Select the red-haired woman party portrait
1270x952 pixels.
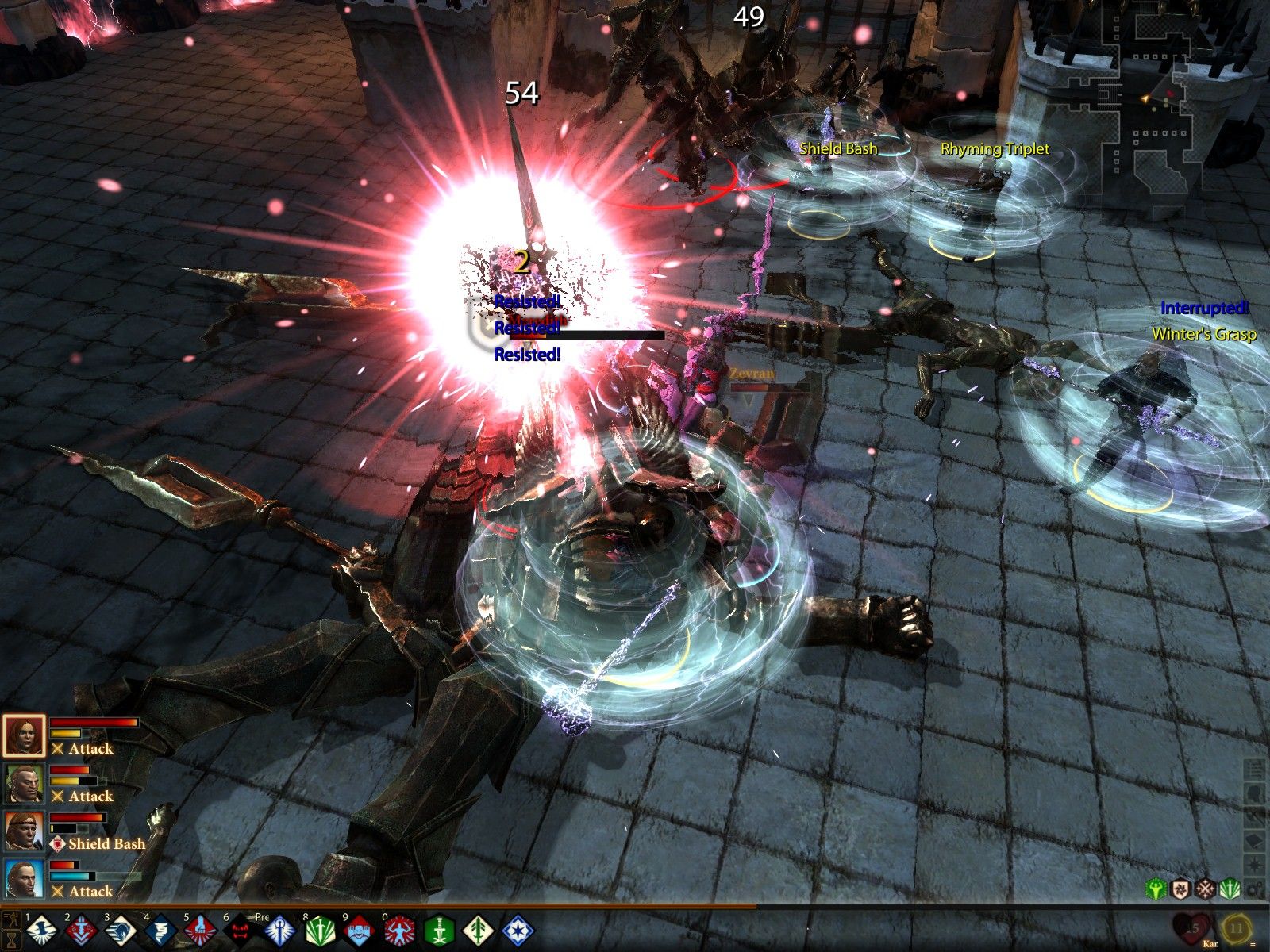point(24,736)
